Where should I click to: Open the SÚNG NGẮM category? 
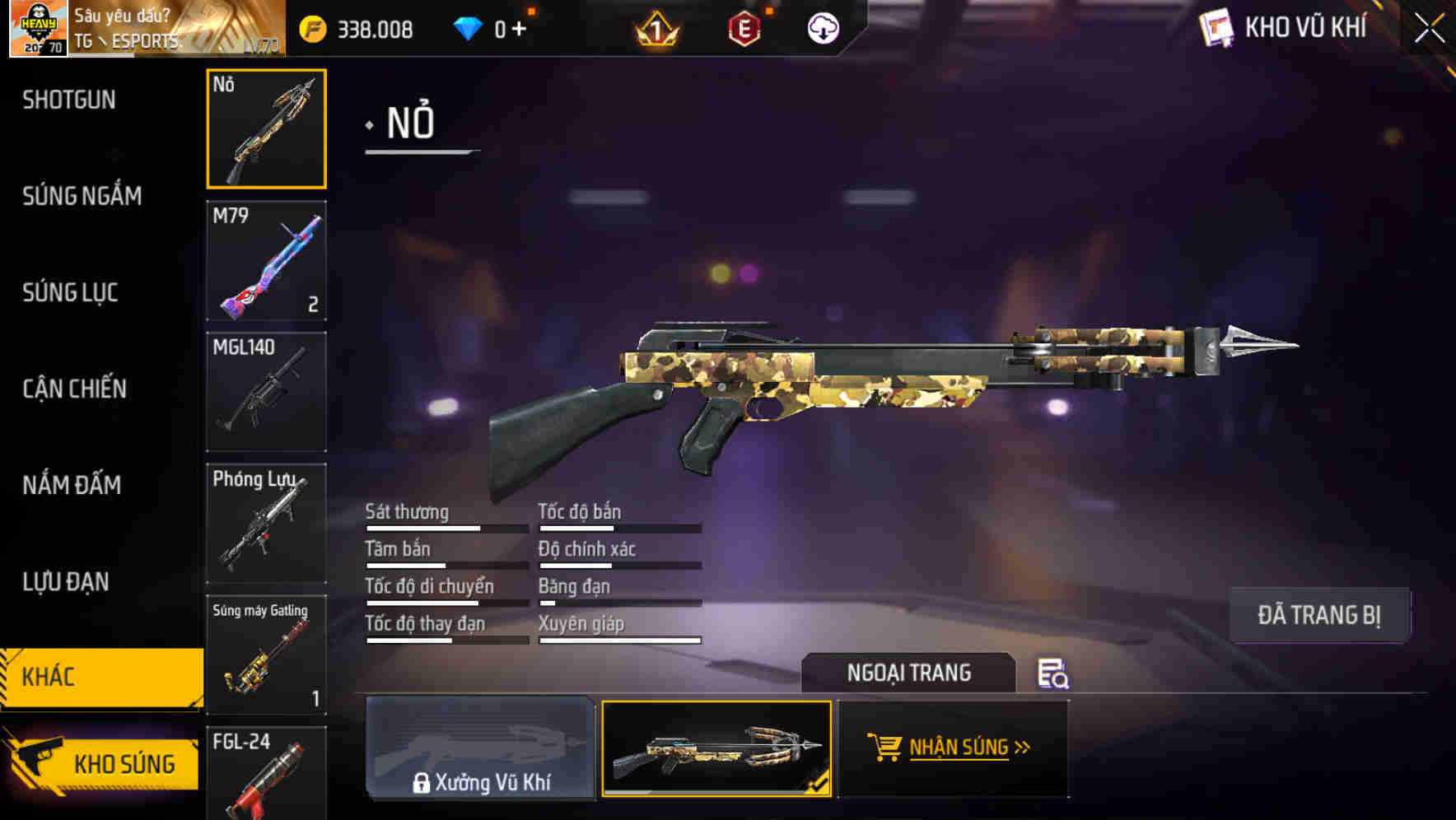click(80, 195)
